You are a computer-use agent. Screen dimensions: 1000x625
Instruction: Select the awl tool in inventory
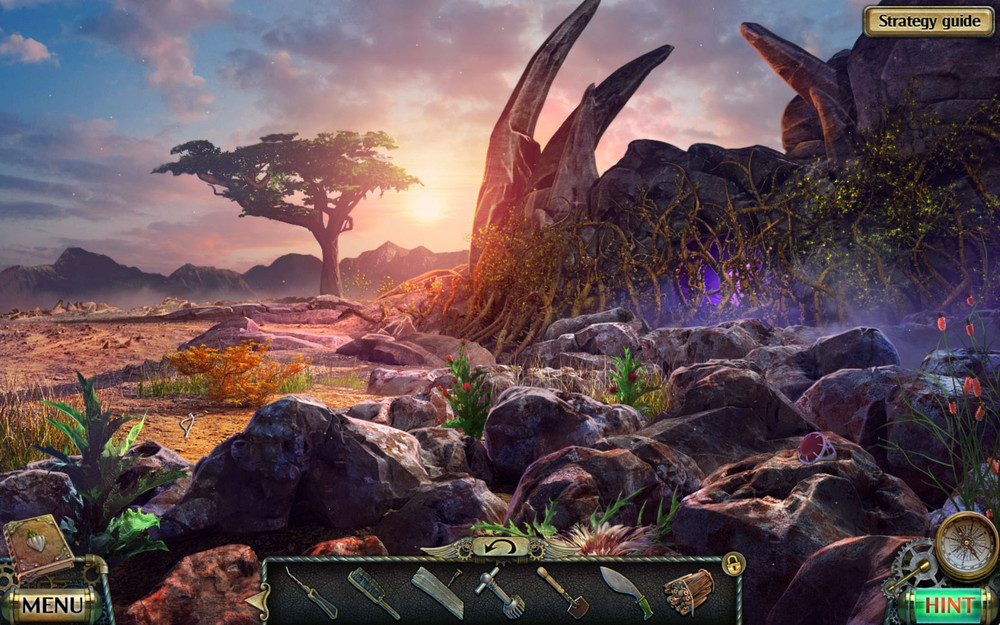pyautogui.click(x=311, y=593)
